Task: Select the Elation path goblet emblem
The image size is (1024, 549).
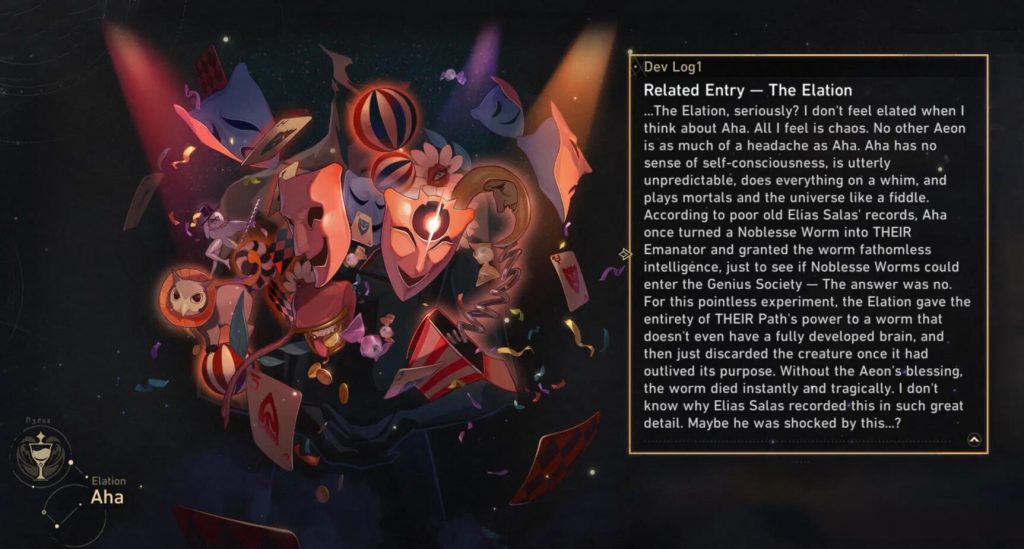Action: [41, 458]
